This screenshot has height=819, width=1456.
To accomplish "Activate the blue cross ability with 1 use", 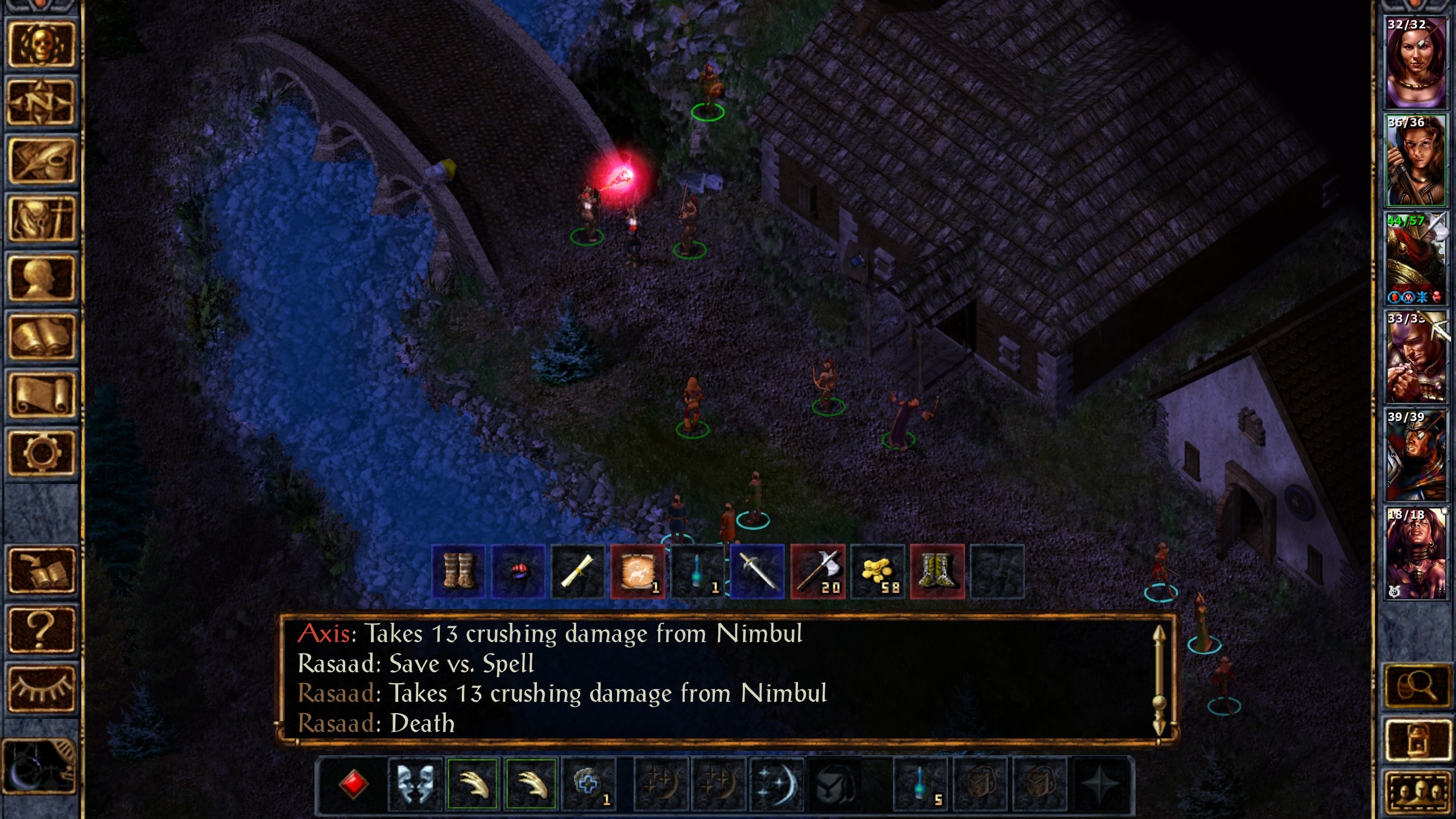I will (589, 784).
